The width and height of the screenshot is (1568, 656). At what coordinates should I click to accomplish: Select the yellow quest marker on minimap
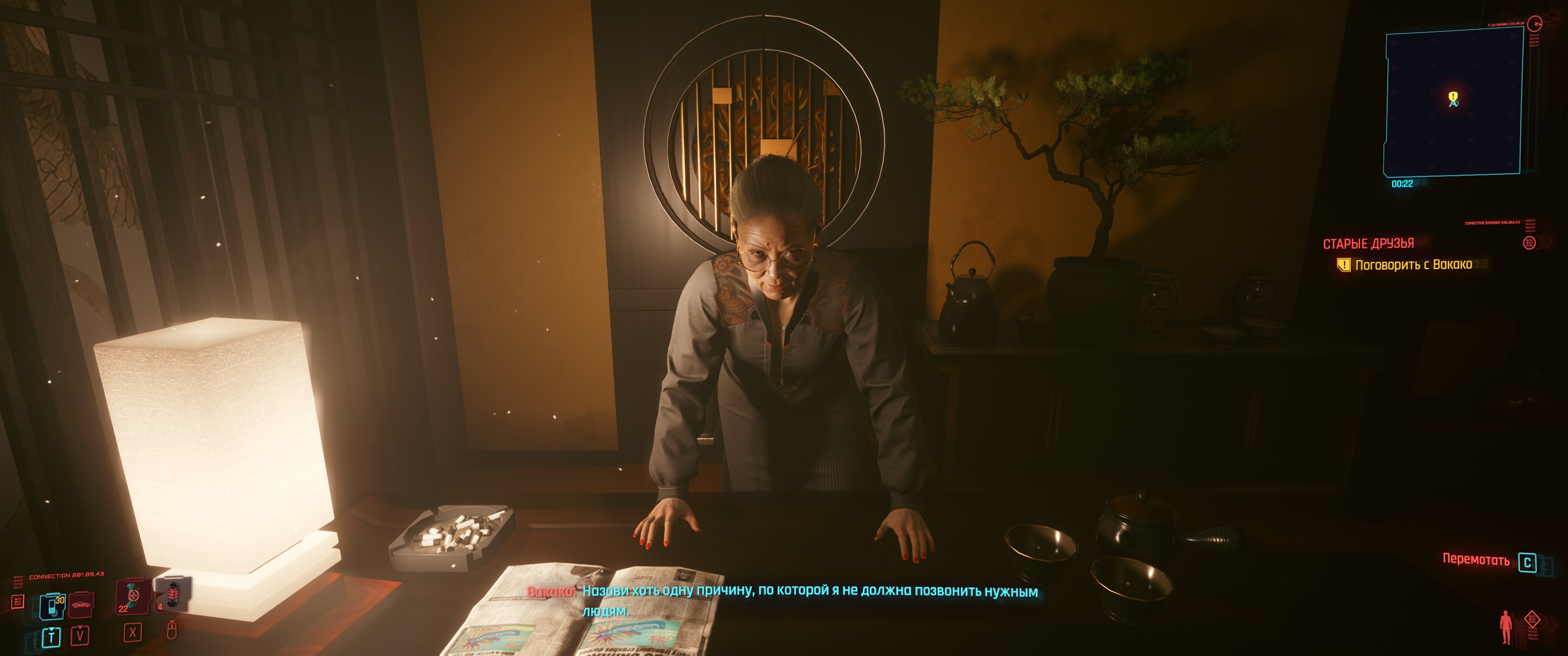pos(1453,97)
